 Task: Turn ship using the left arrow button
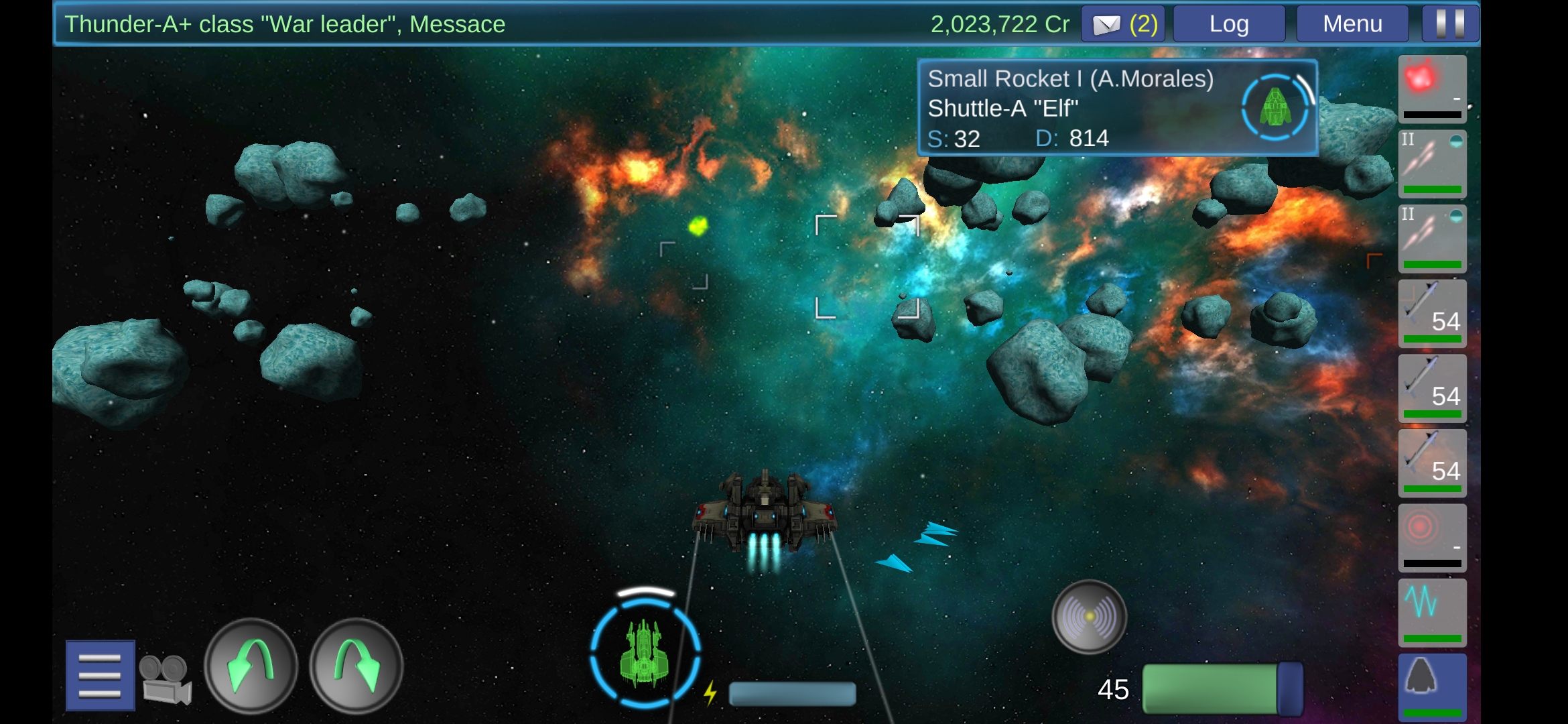point(251,666)
